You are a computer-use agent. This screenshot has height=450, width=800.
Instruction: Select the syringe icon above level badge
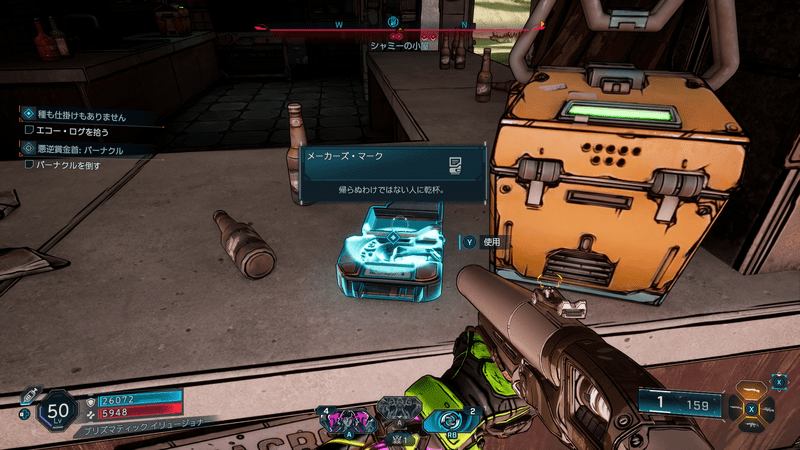pyautogui.click(x=32, y=393)
